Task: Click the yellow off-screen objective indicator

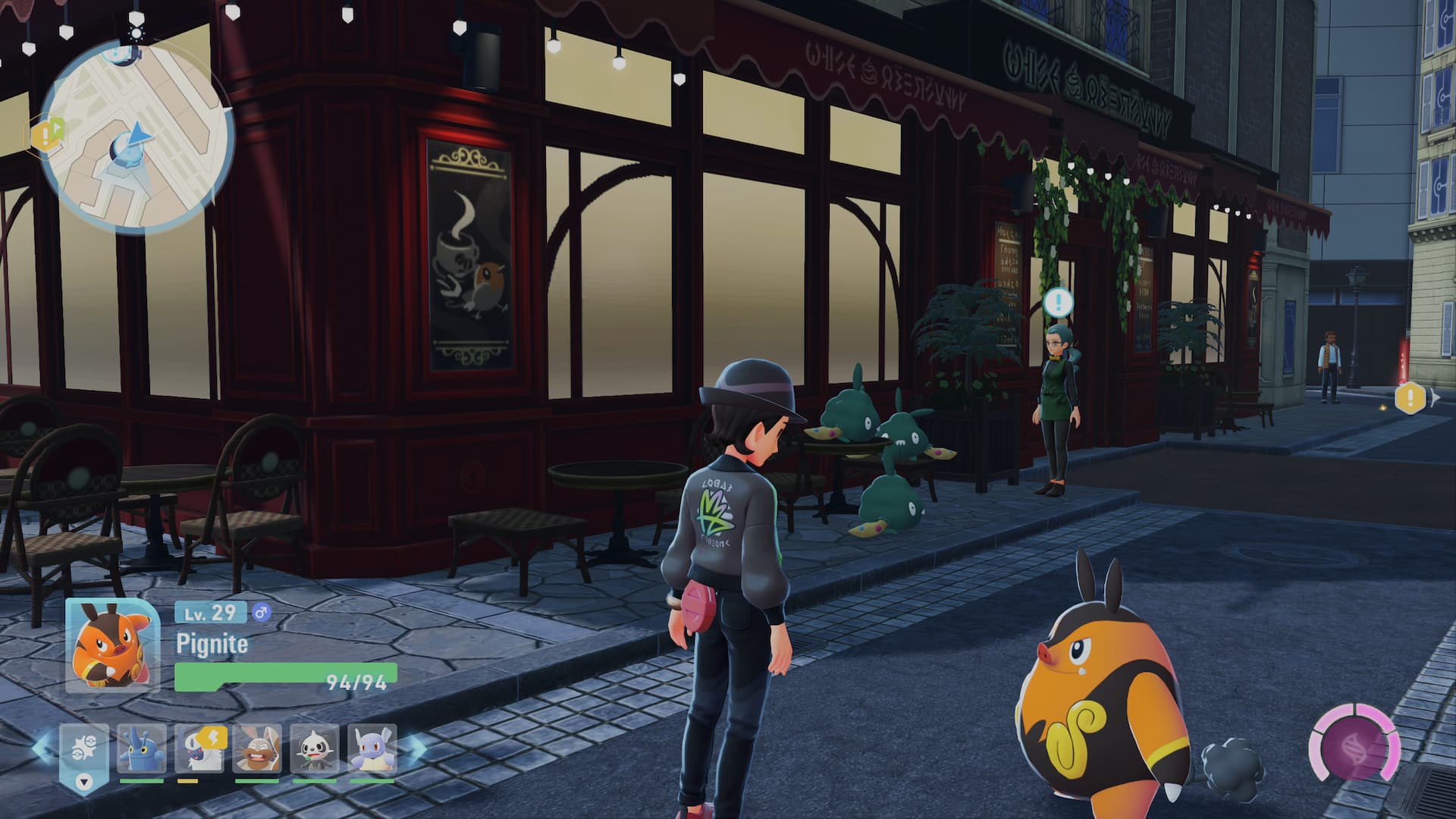Action: coord(1410,397)
